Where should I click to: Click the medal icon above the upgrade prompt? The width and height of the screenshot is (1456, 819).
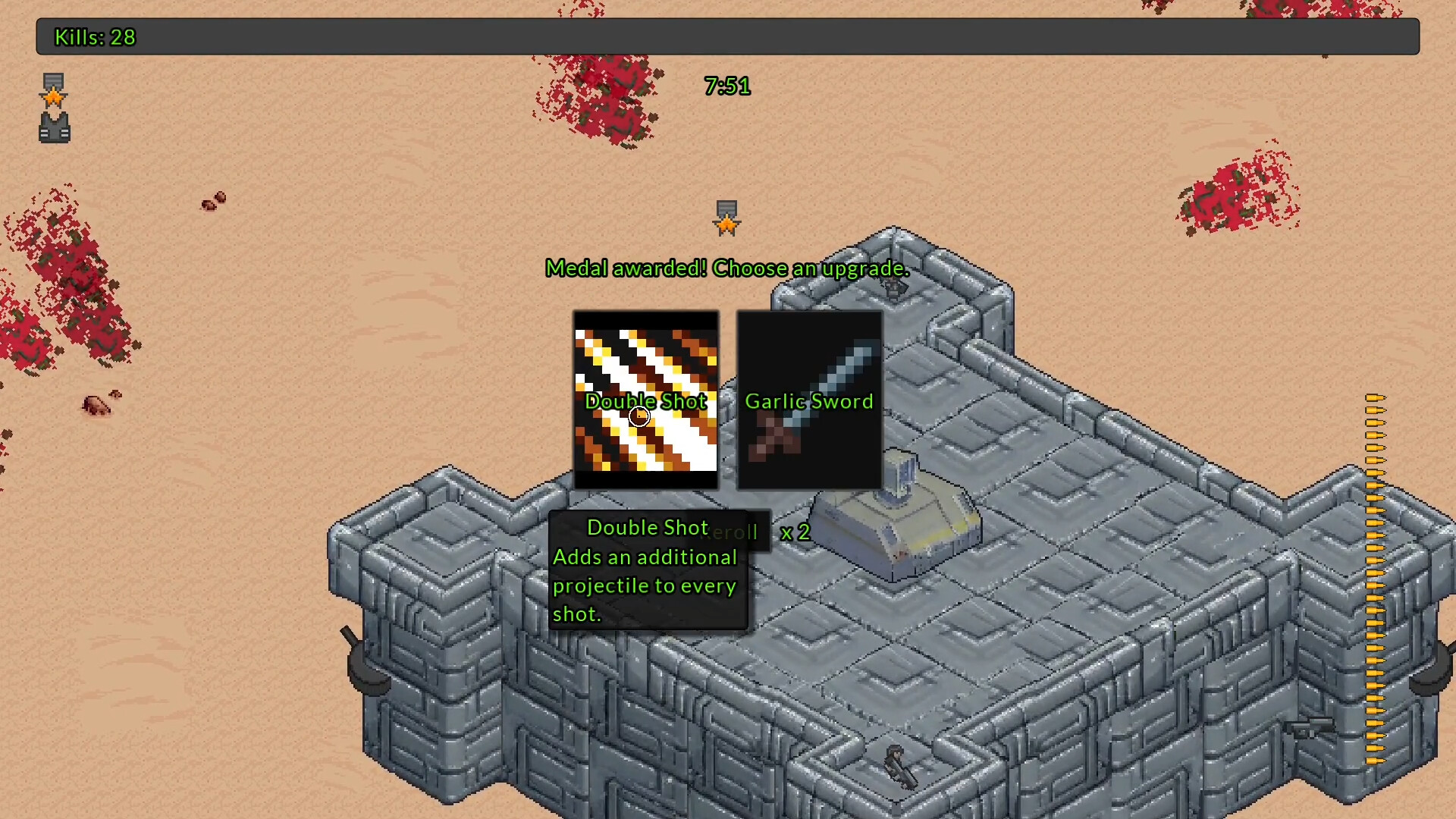tap(726, 218)
